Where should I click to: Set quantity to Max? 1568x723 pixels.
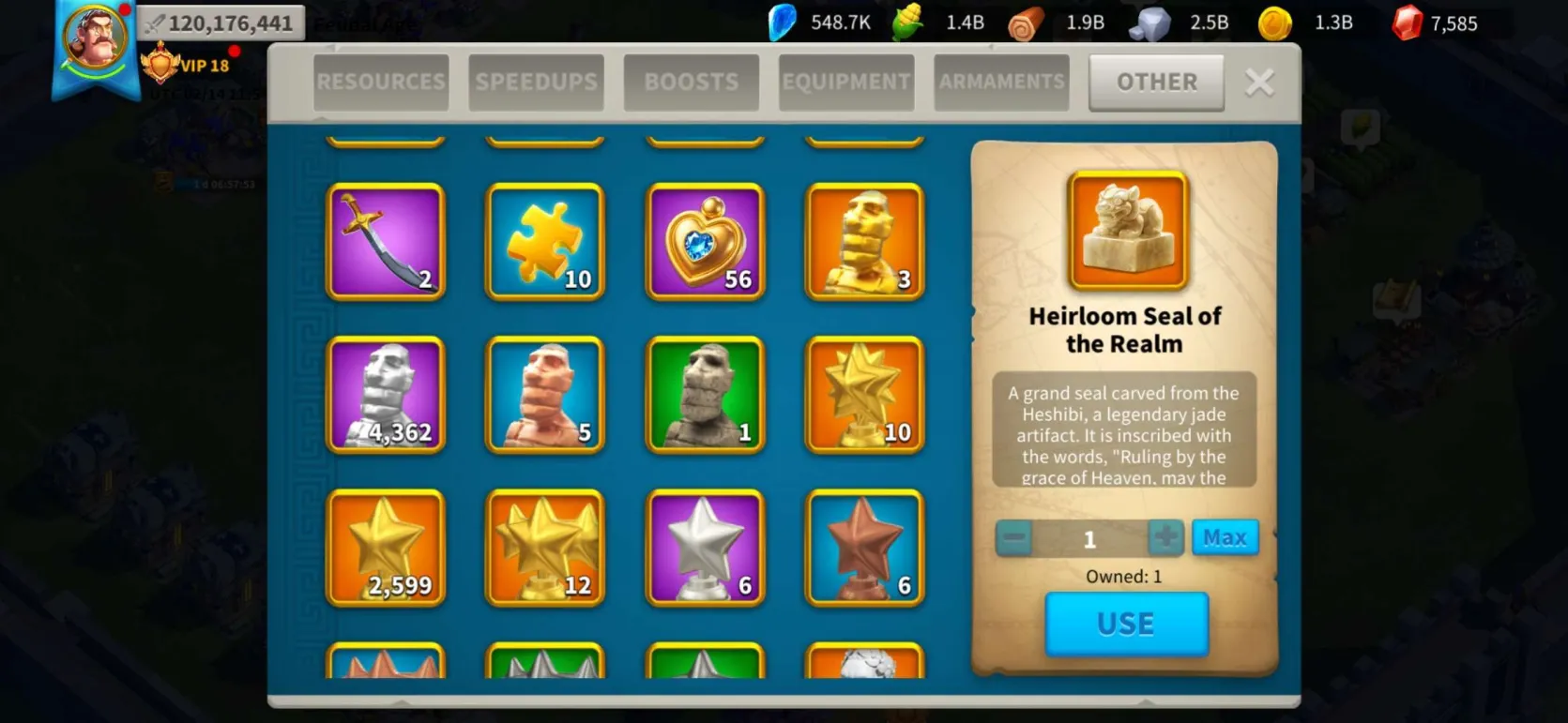[x=1225, y=537]
